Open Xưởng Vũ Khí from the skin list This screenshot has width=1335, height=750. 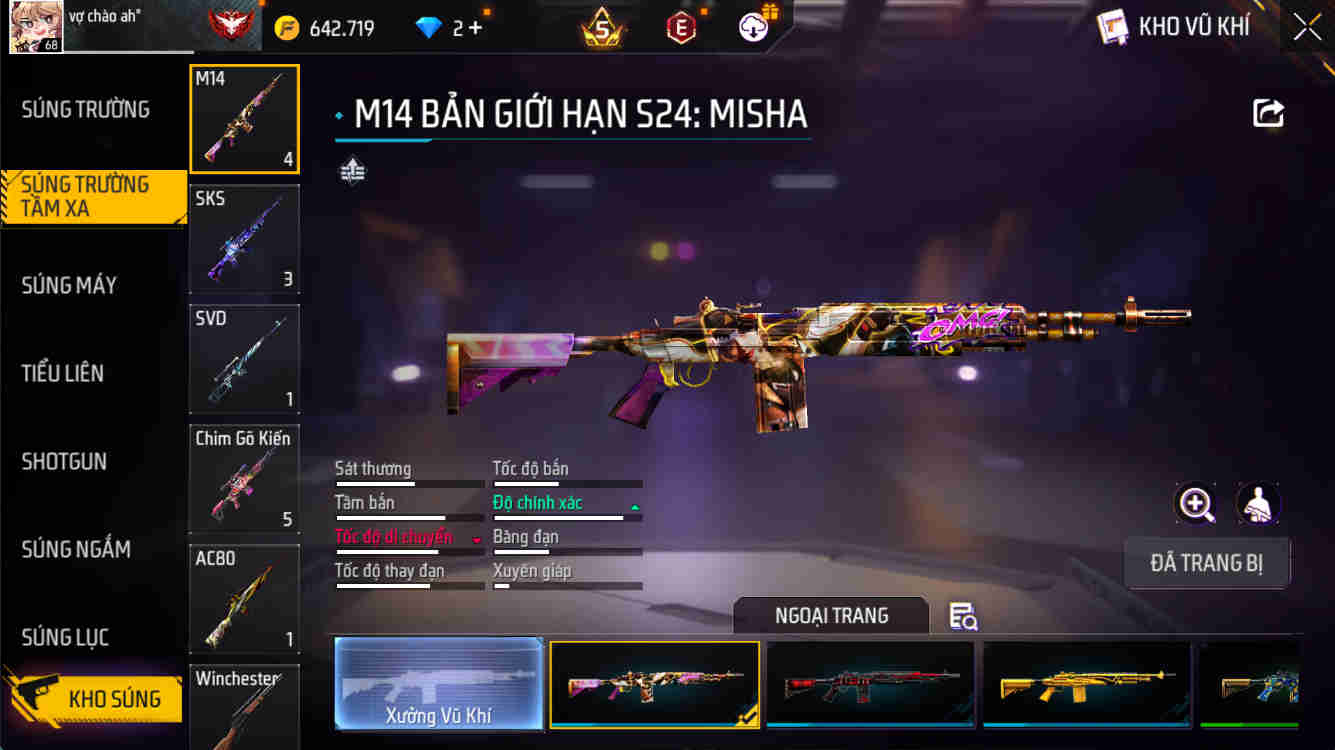tap(438, 685)
